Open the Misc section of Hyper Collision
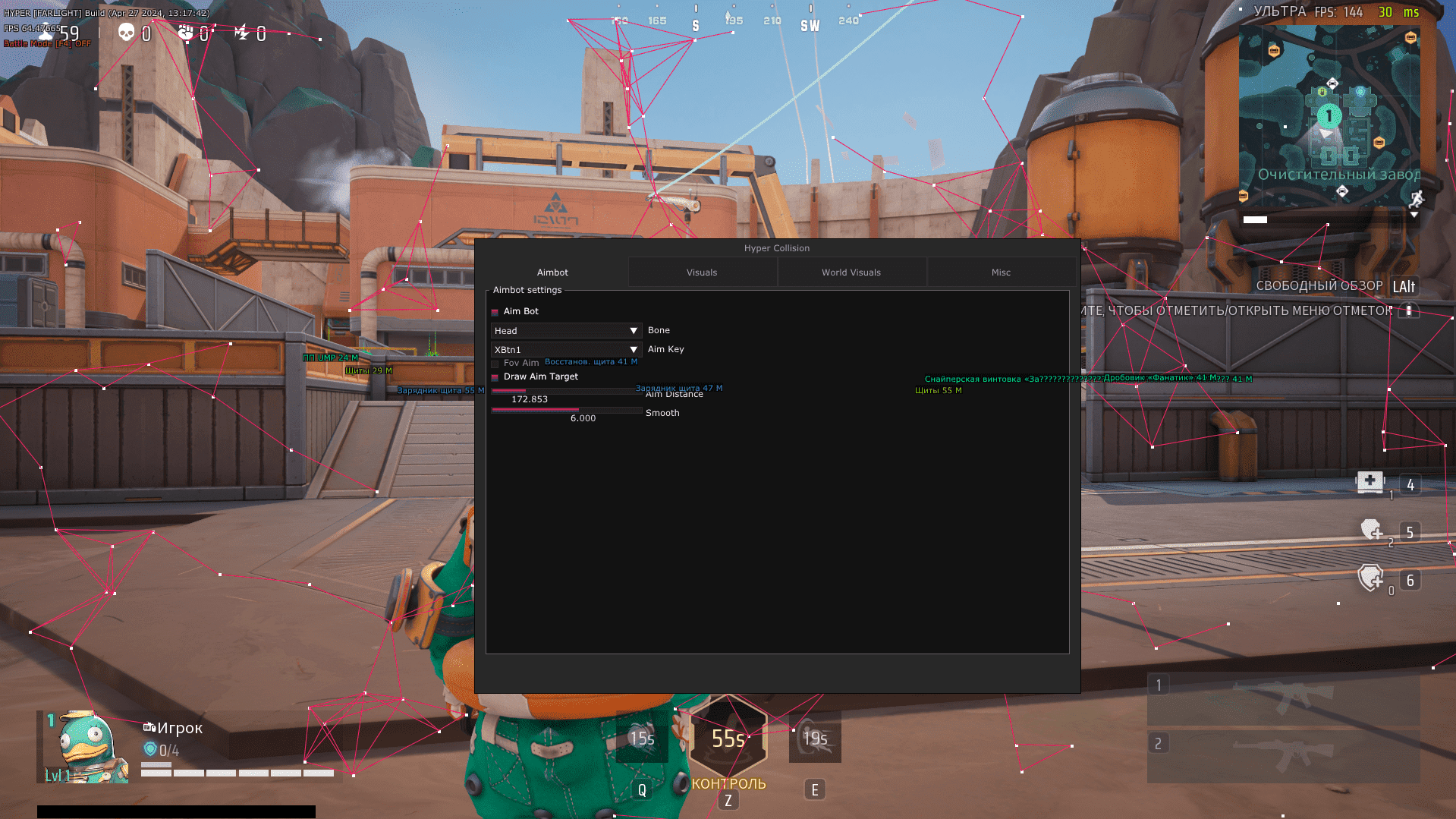Screen dimensions: 1456x819 tap(1000, 272)
